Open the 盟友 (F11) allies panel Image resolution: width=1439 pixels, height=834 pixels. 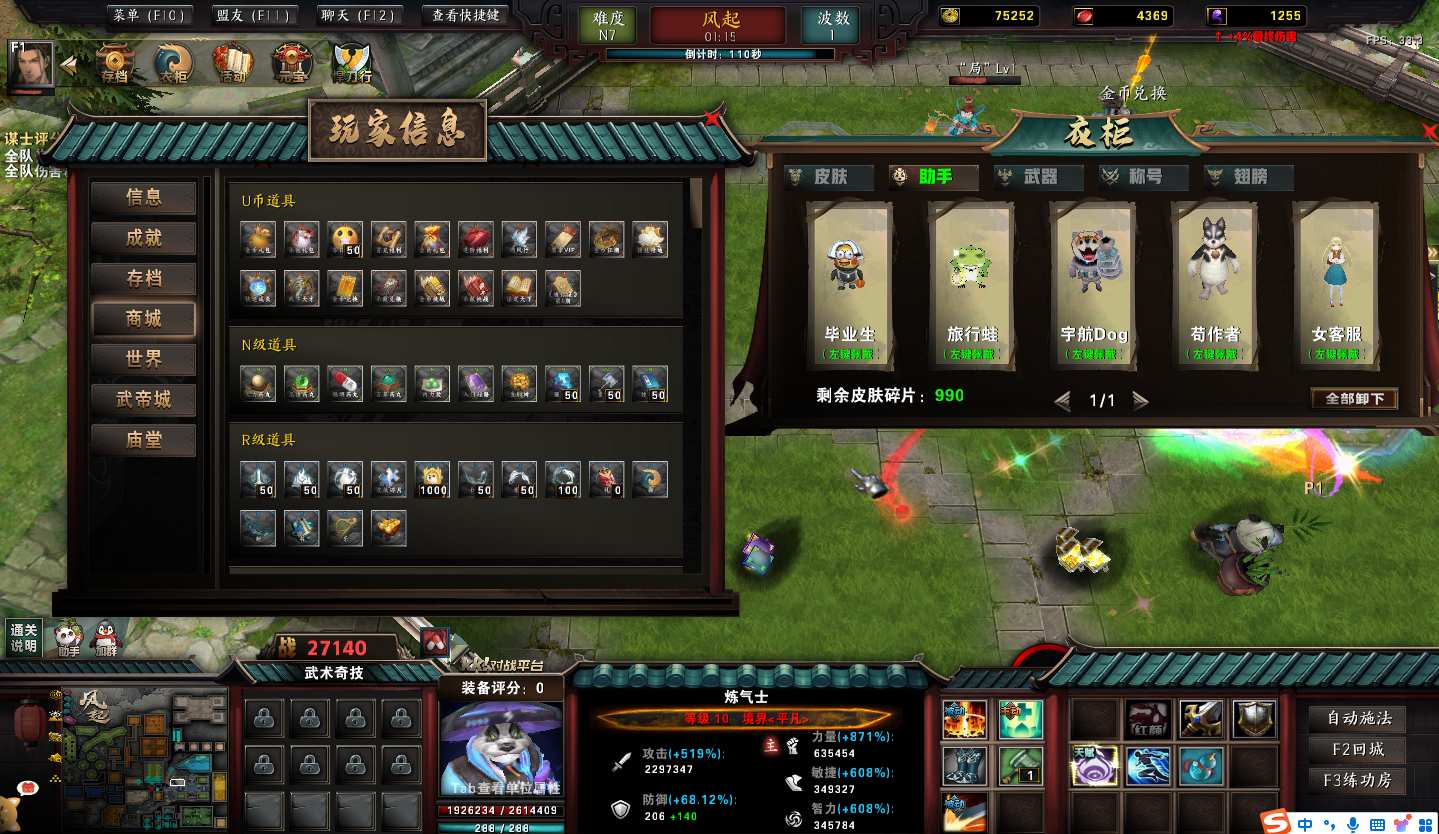tap(253, 16)
